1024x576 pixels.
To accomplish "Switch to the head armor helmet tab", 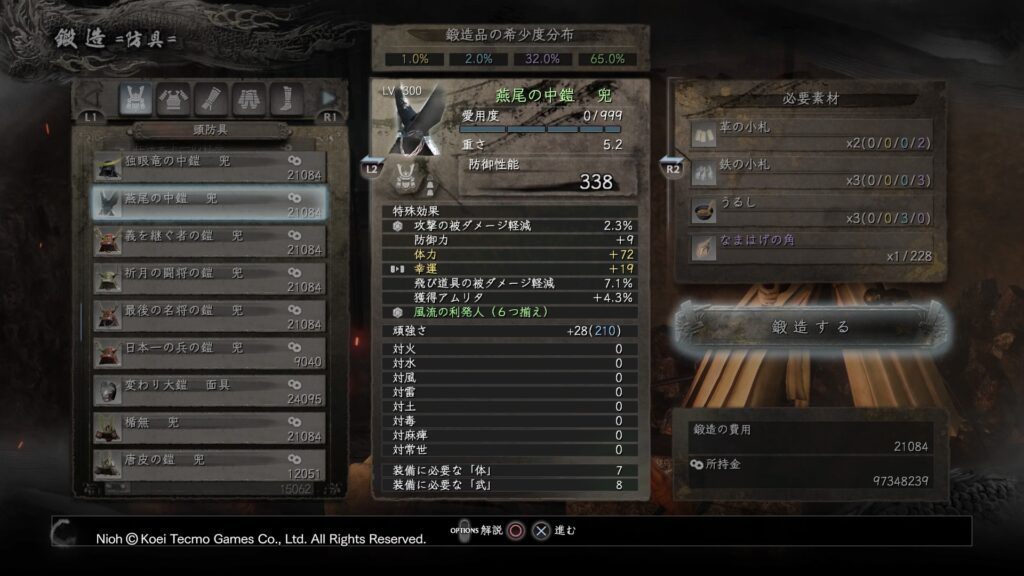I will [135, 98].
